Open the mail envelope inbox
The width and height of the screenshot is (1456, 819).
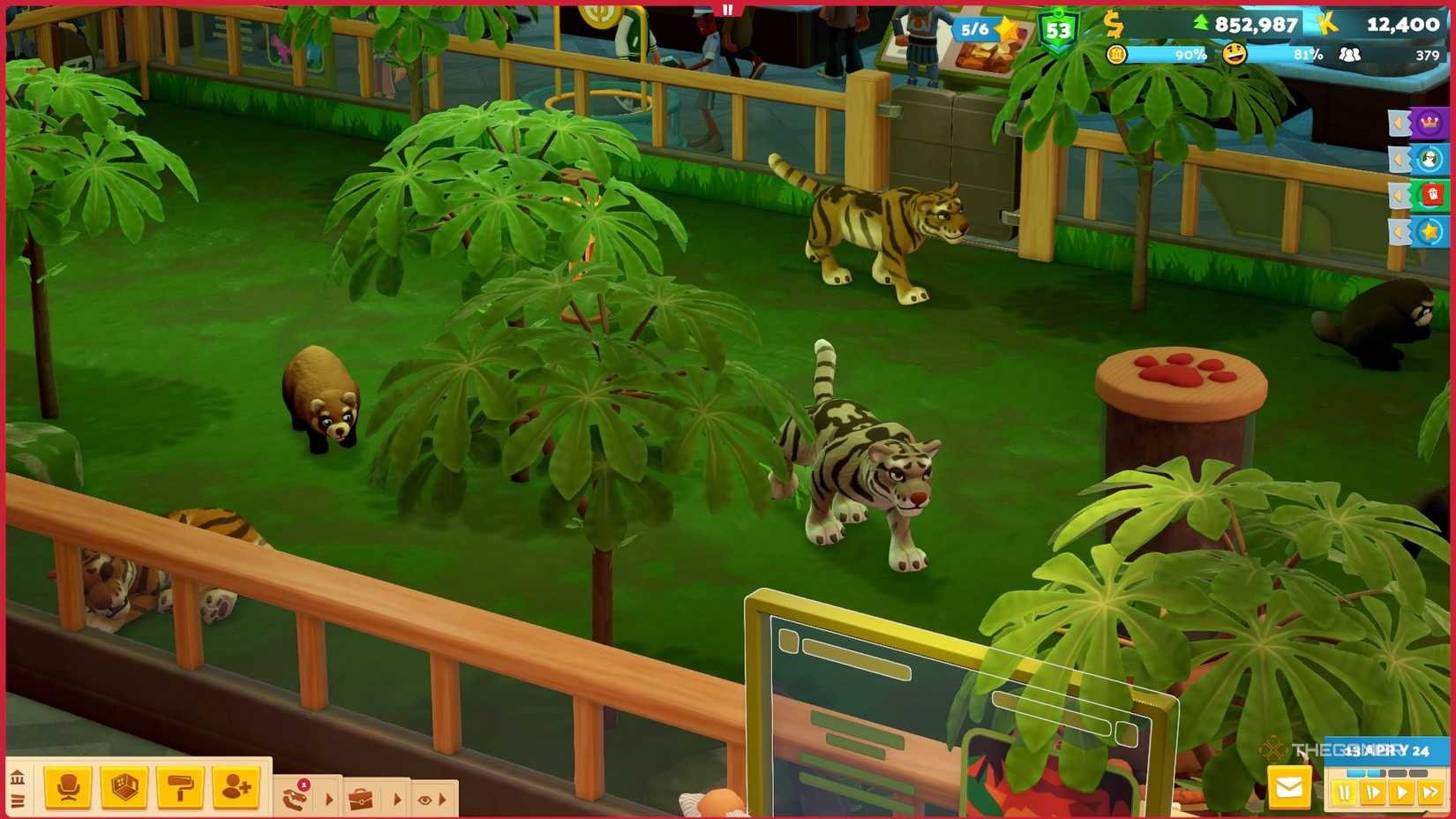(1289, 788)
